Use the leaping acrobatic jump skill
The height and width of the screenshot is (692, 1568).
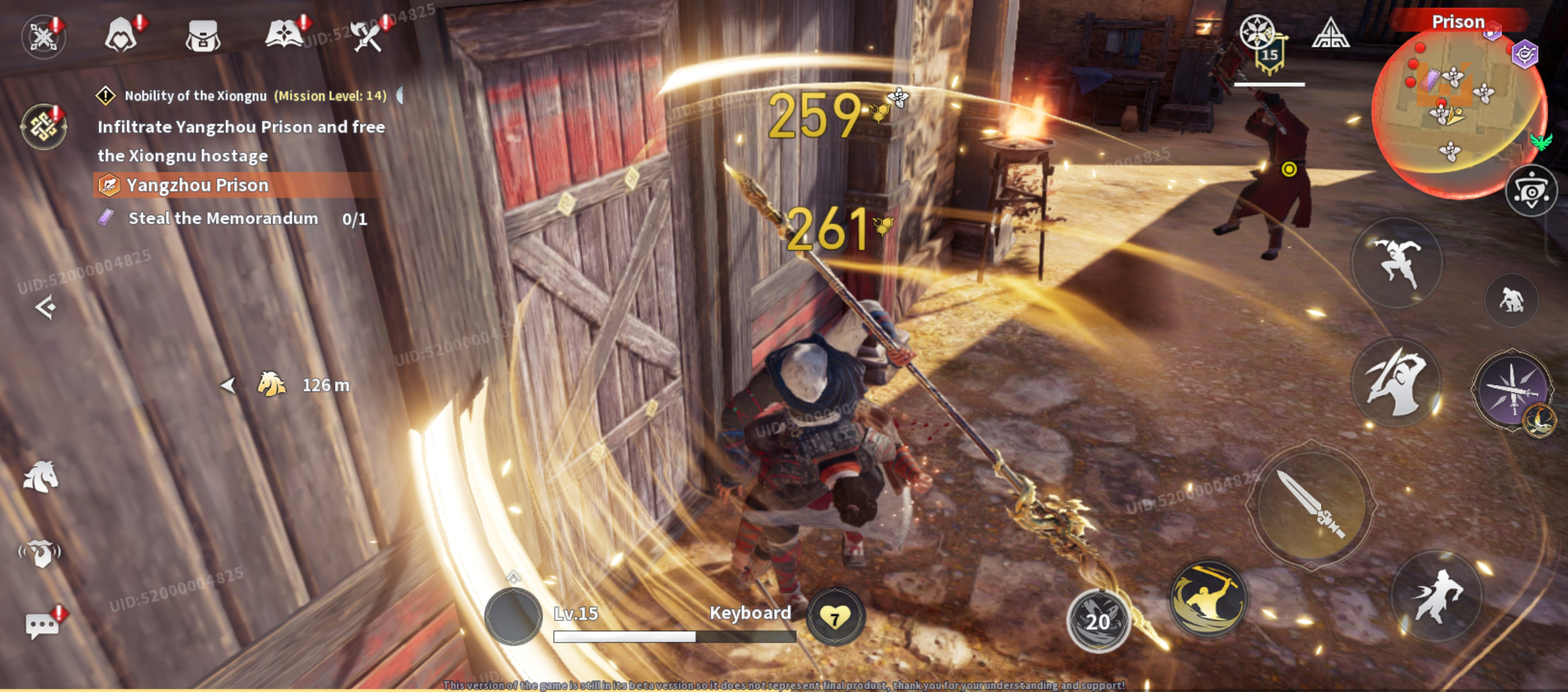click(1396, 262)
